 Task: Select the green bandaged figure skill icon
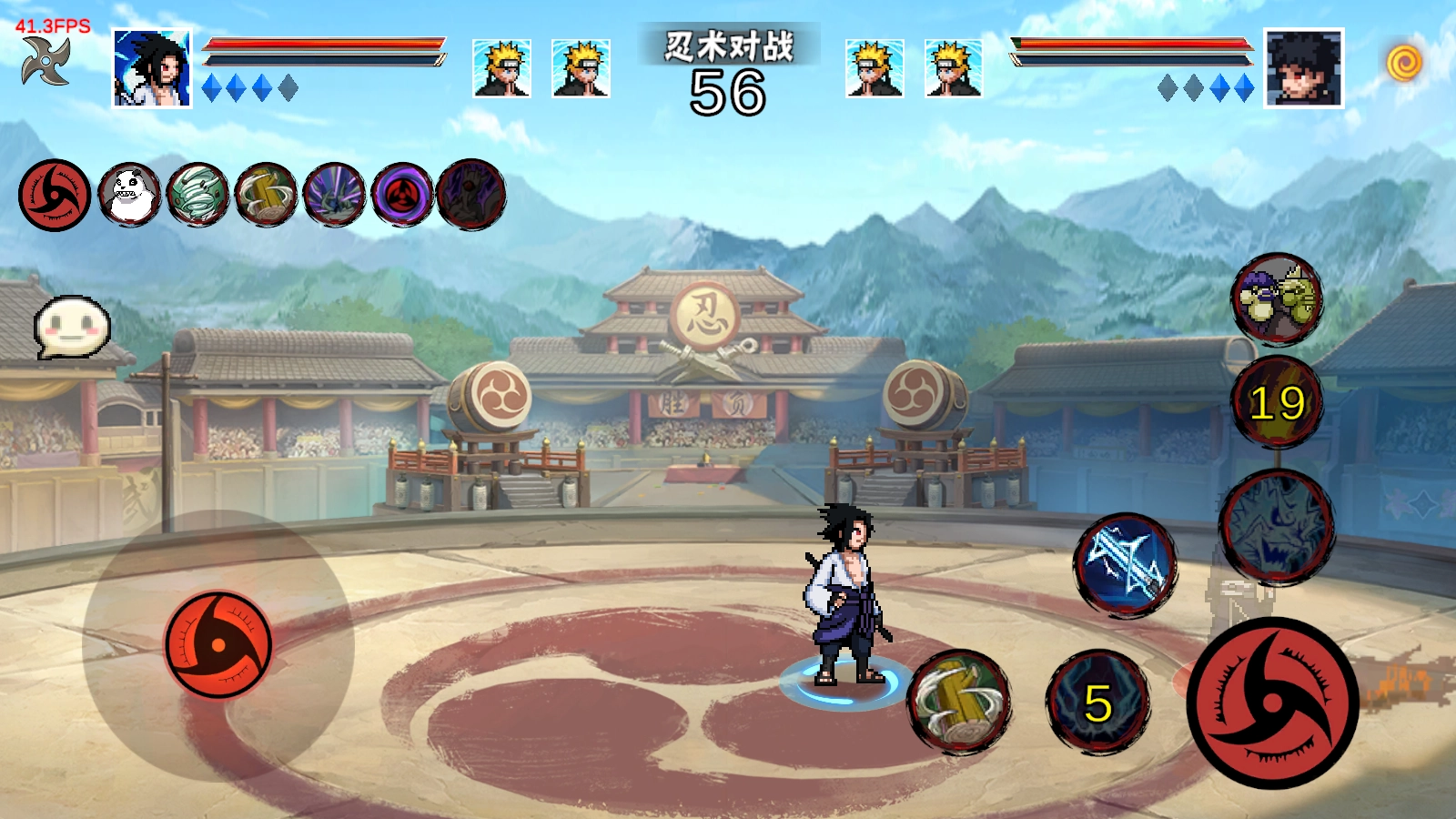coord(197,195)
